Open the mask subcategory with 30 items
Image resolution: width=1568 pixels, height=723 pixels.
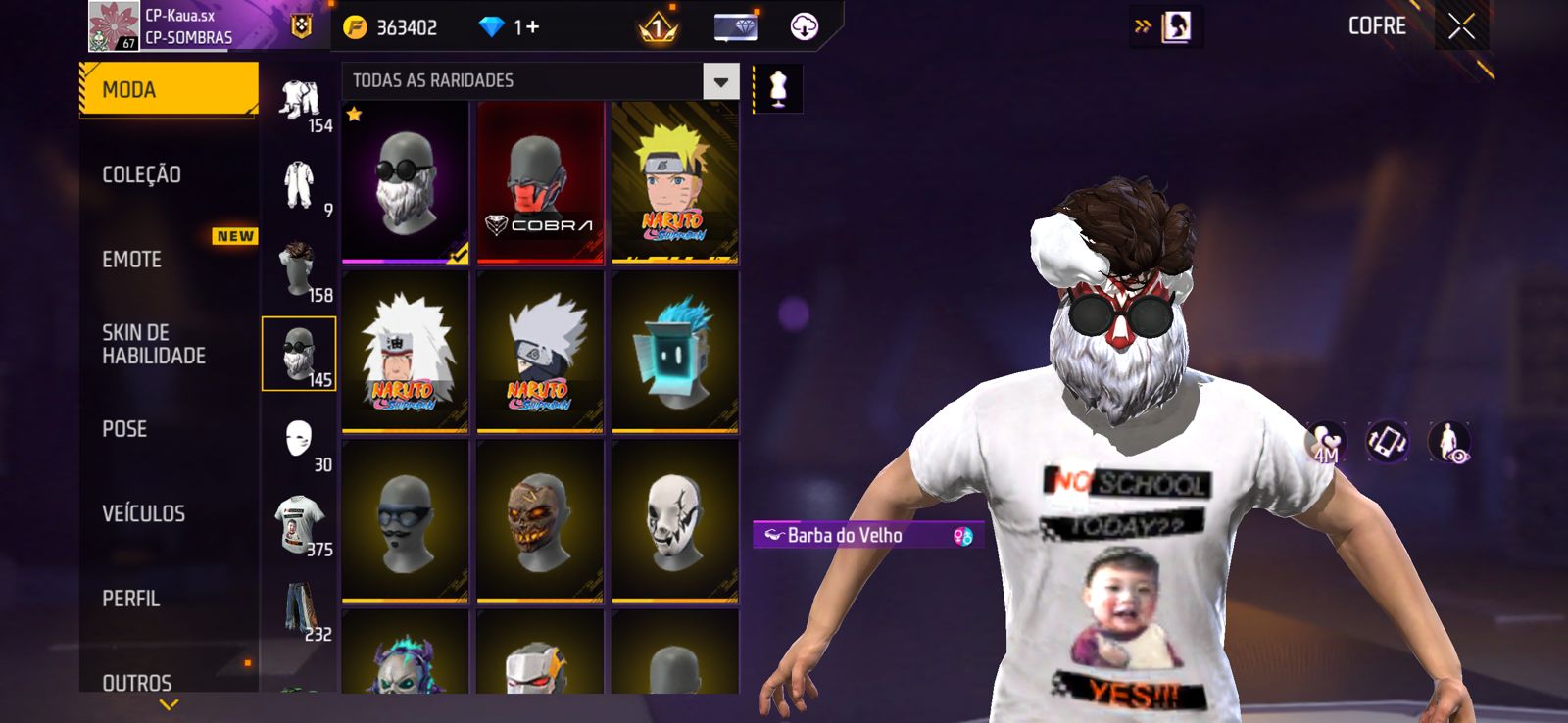click(x=300, y=440)
